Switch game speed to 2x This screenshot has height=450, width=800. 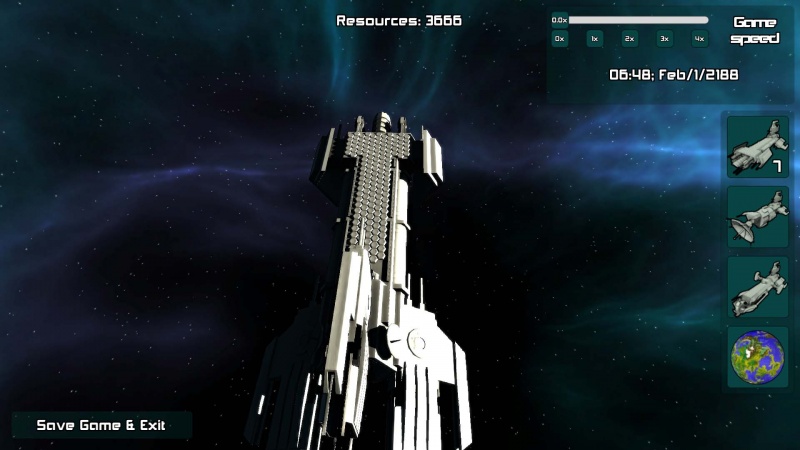point(629,39)
